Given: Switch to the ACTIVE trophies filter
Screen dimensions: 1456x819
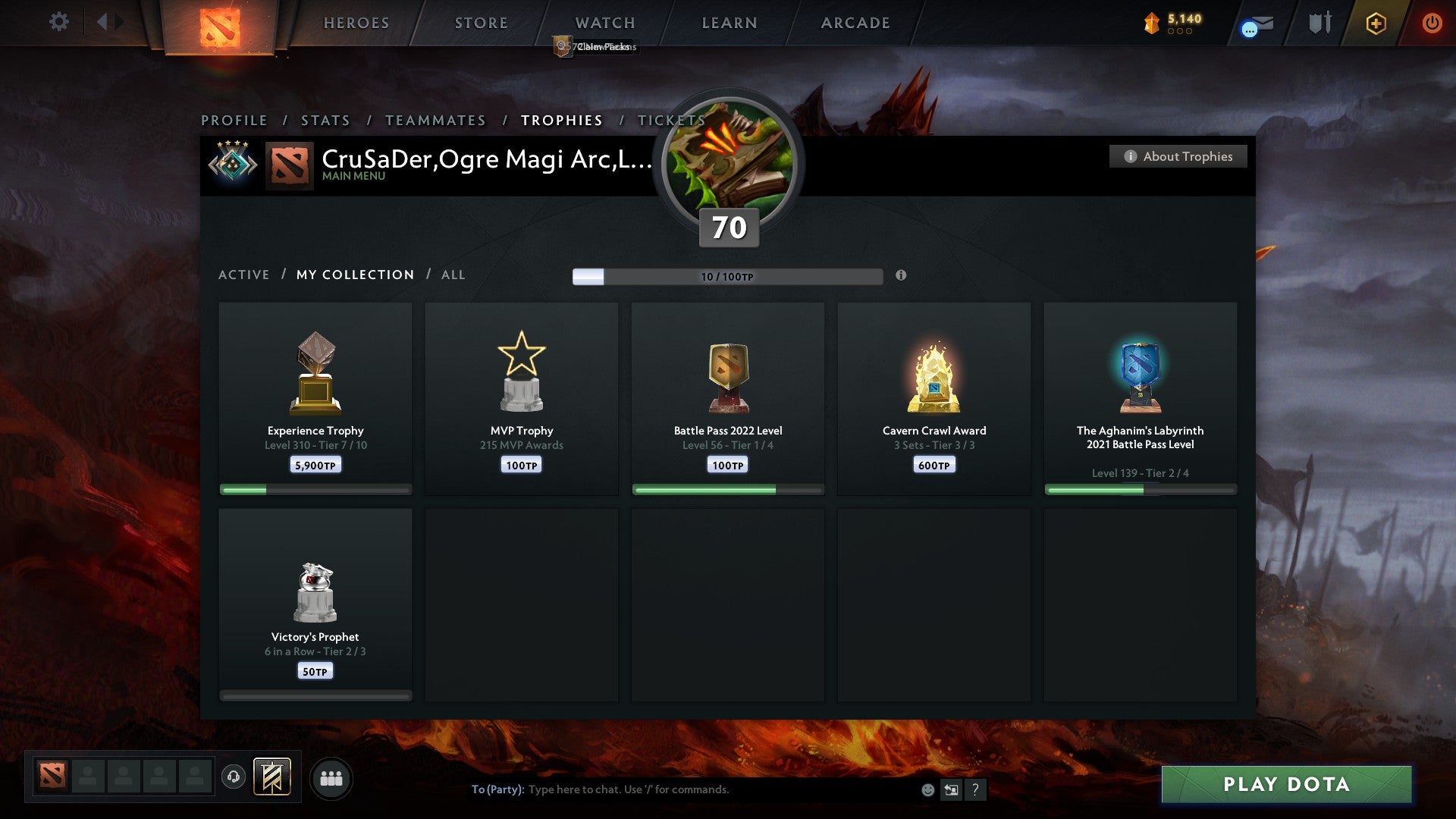Looking at the screenshot, I should [x=244, y=275].
